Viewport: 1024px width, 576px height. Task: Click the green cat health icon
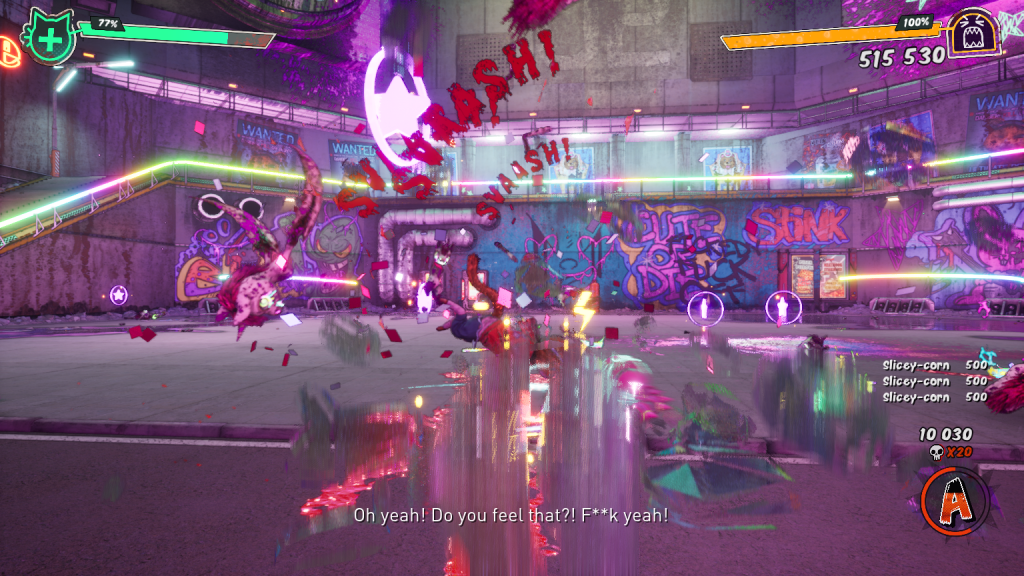(47, 37)
